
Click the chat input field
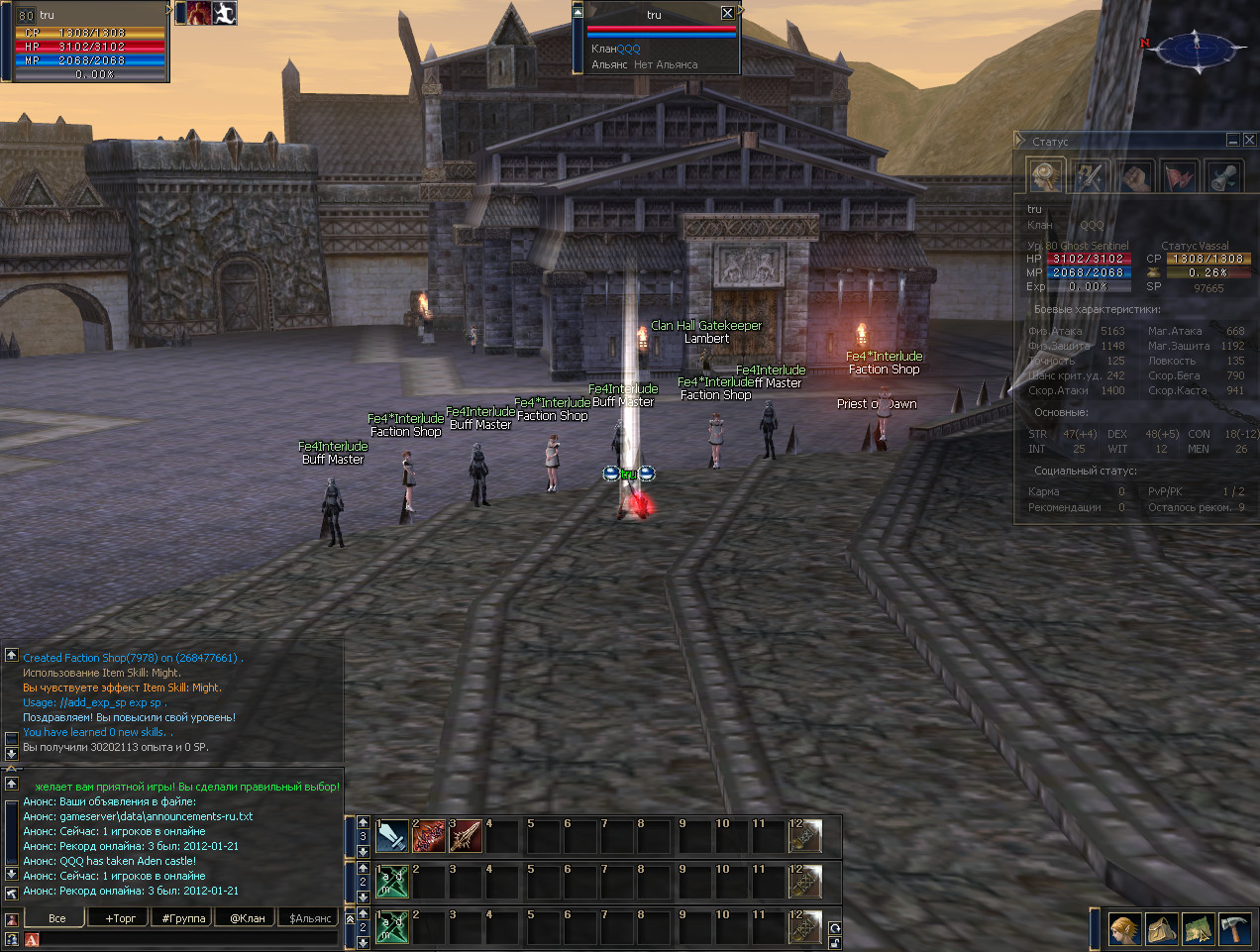[x=188, y=939]
